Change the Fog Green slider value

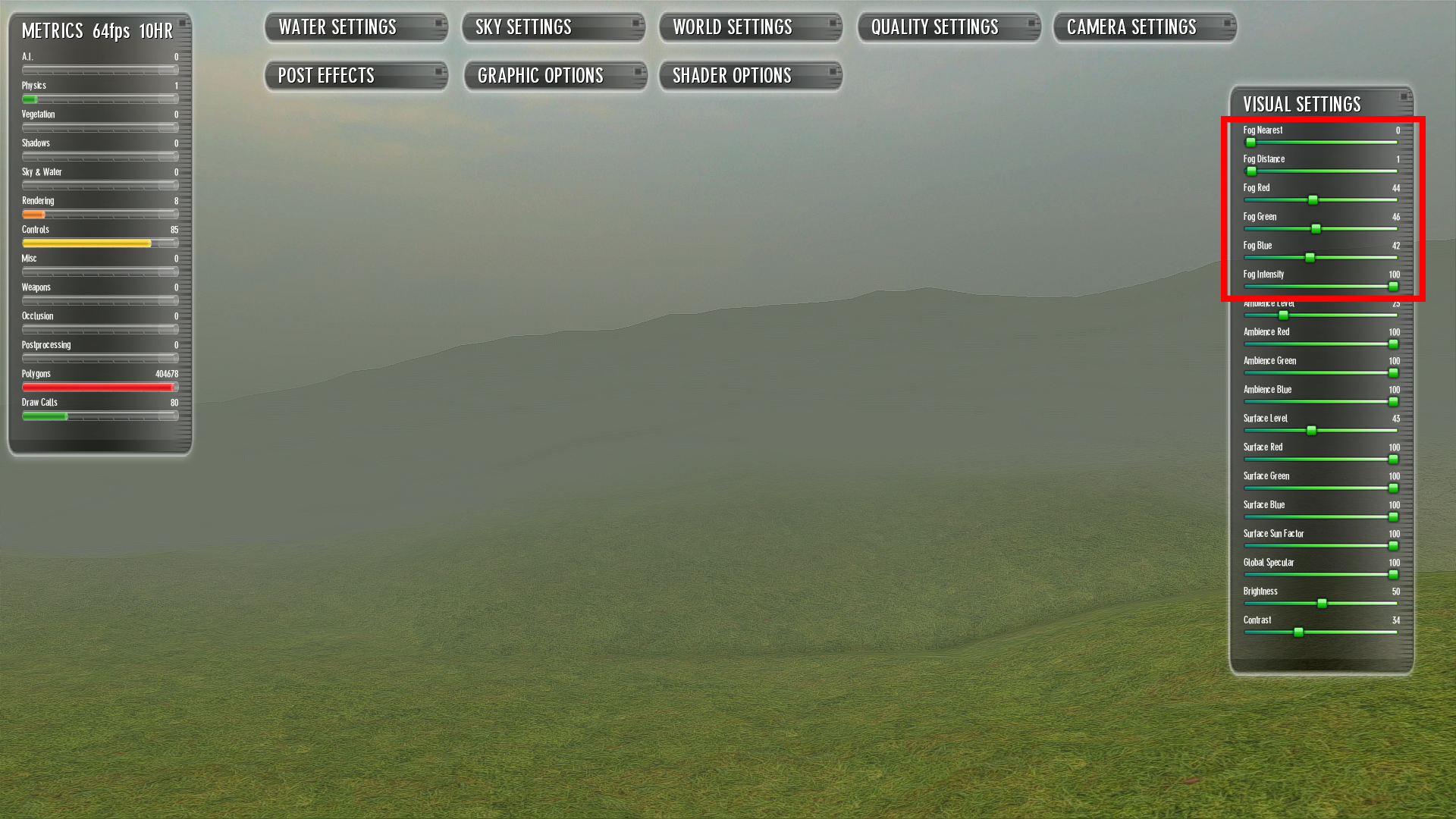(x=1316, y=229)
